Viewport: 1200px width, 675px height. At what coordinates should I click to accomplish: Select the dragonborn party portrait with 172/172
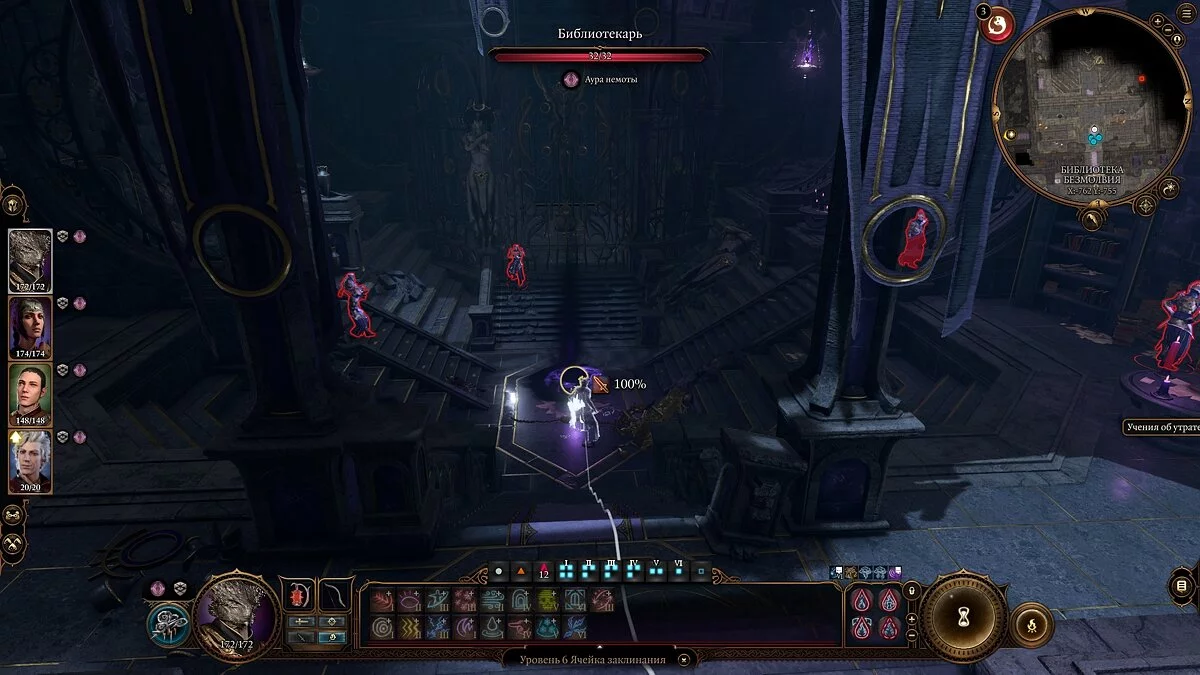pyautogui.click(x=30, y=260)
